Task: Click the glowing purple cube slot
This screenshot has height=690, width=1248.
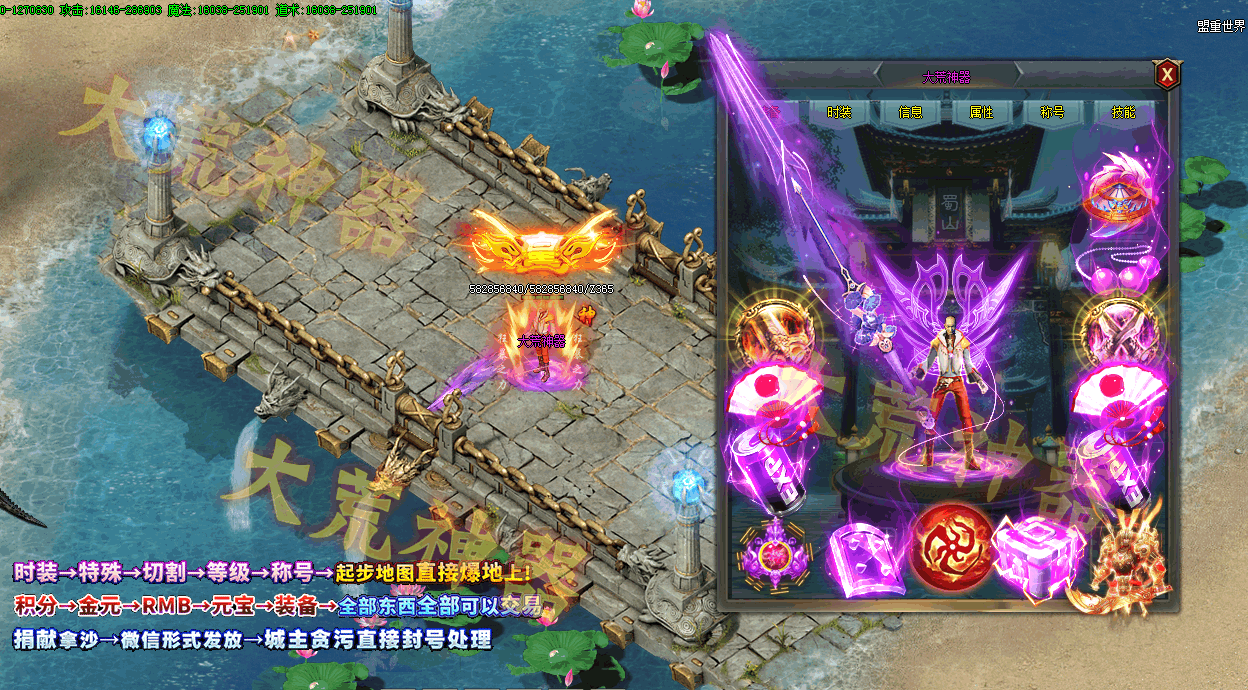Action: point(1034,557)
